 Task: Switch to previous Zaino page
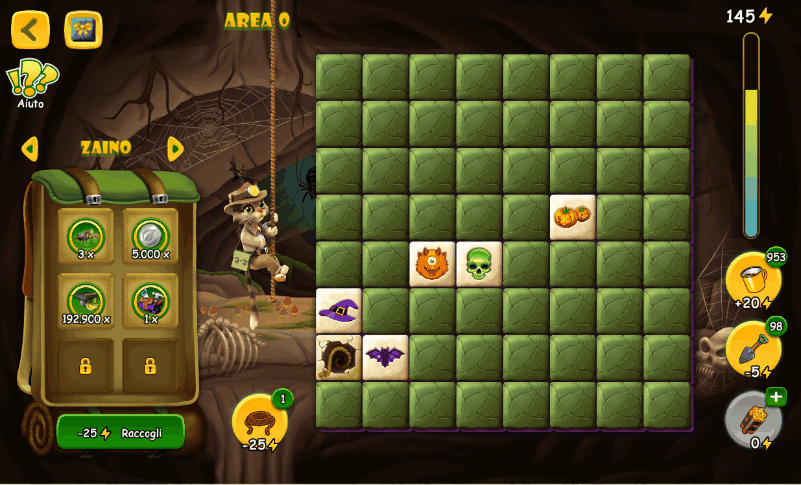pyautogui.click(x=30, y=149)
